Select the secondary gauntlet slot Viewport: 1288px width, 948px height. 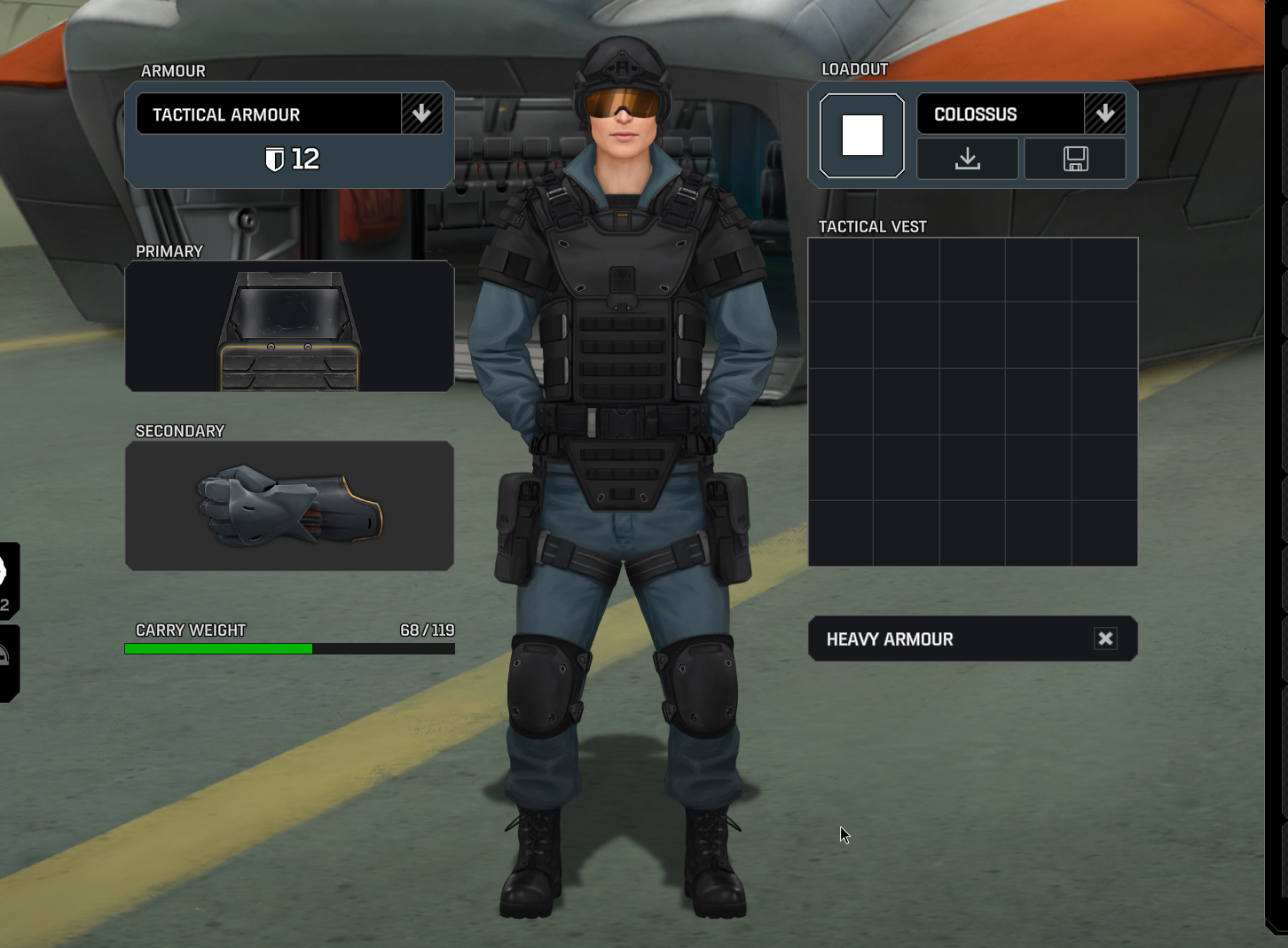tap(289, 505)
